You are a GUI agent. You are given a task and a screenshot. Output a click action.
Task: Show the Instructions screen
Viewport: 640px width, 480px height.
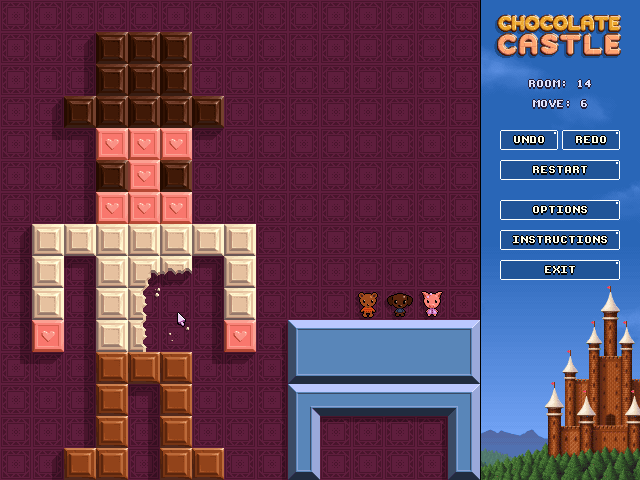[x=559, y=240]
